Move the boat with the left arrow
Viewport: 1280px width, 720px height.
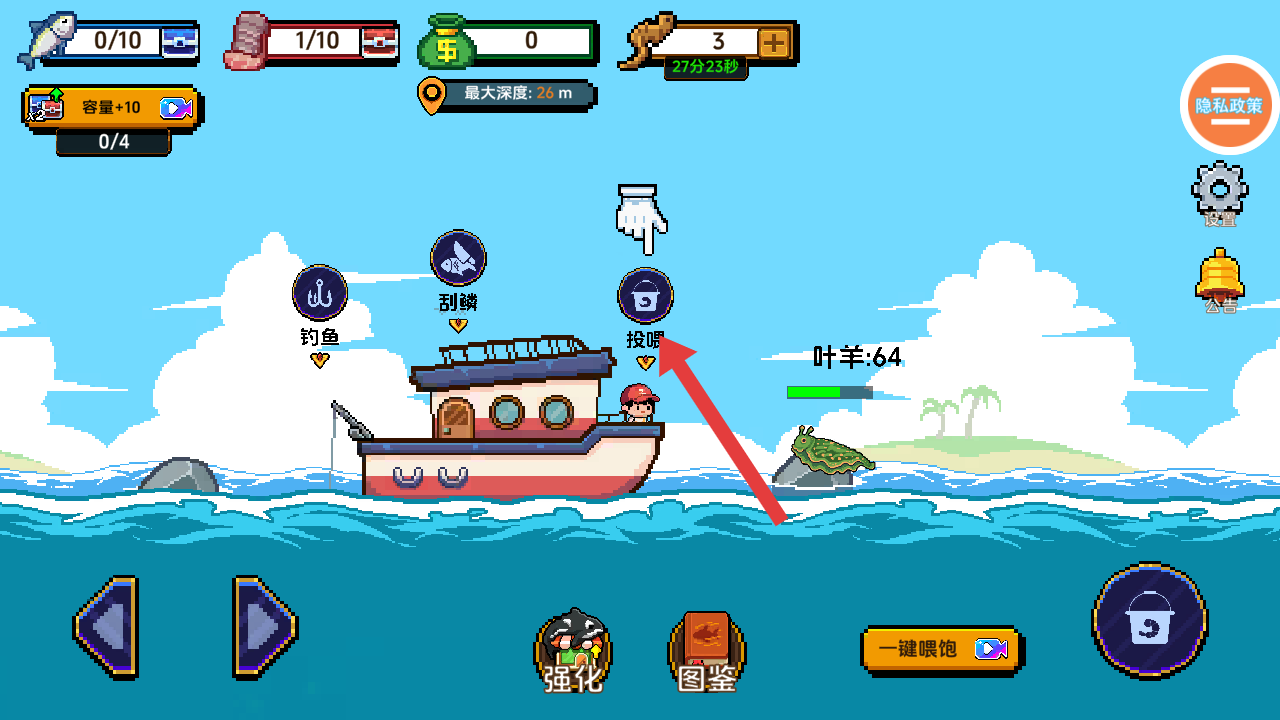pyautogui.click(x=106, y=627)
